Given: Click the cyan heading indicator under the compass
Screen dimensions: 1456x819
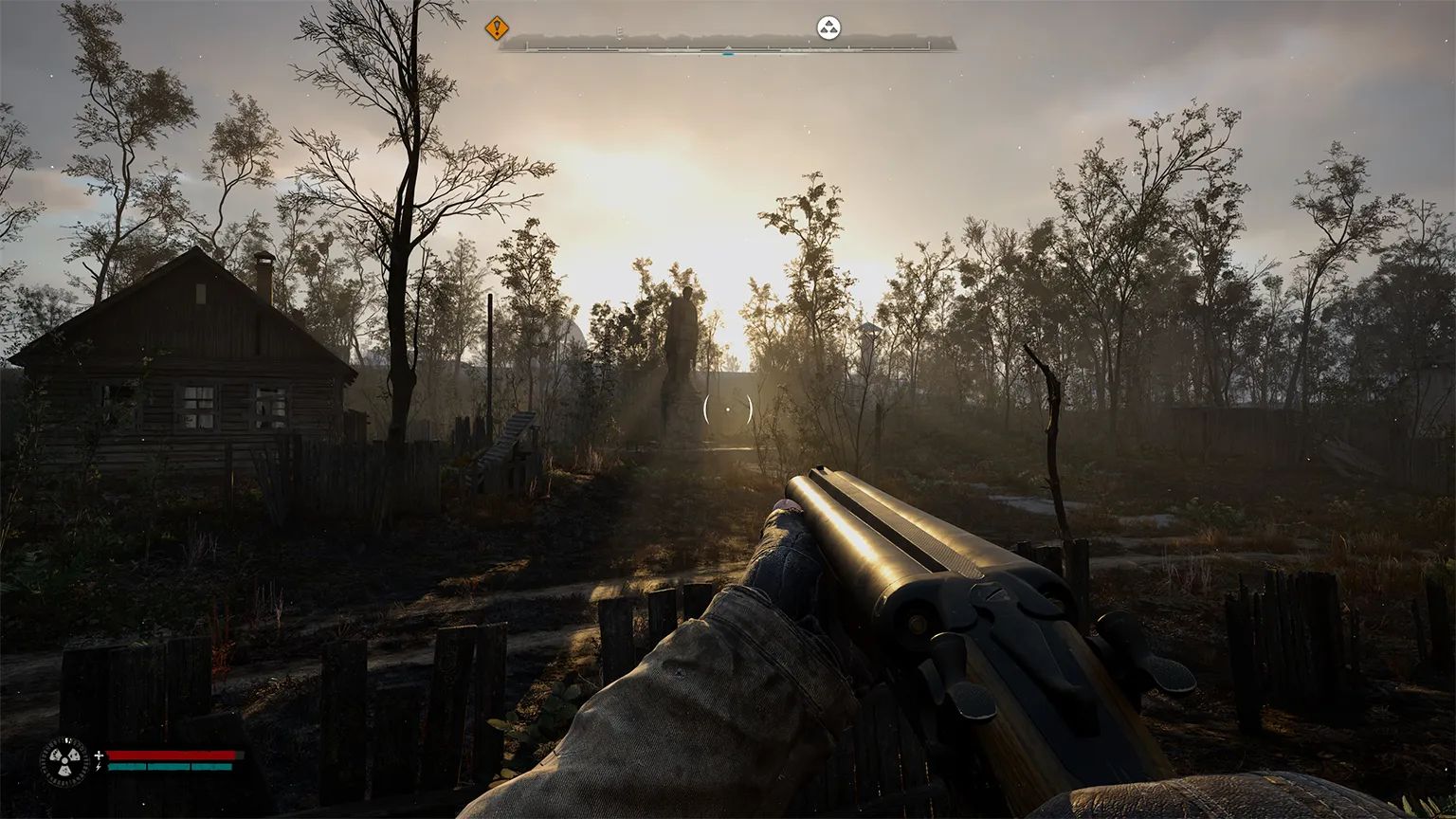Looking at the screenshot, I should 728,54.
